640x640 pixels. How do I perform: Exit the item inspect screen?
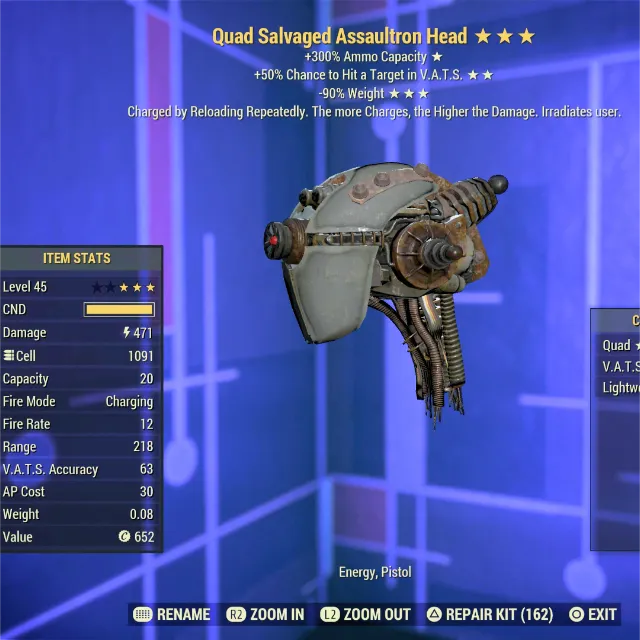(x=593, y=614)
